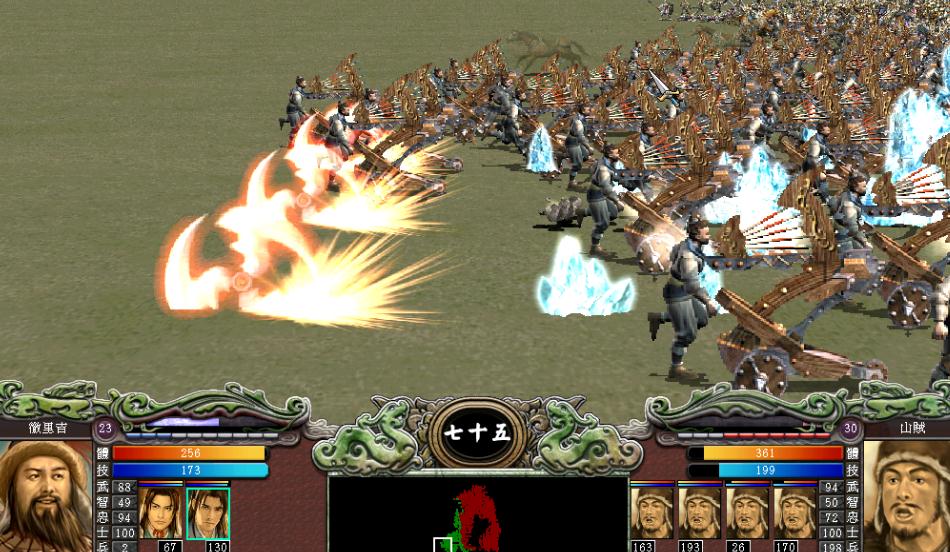
Task: Select the 徹里吉 commander portrait
Action: 46,497
